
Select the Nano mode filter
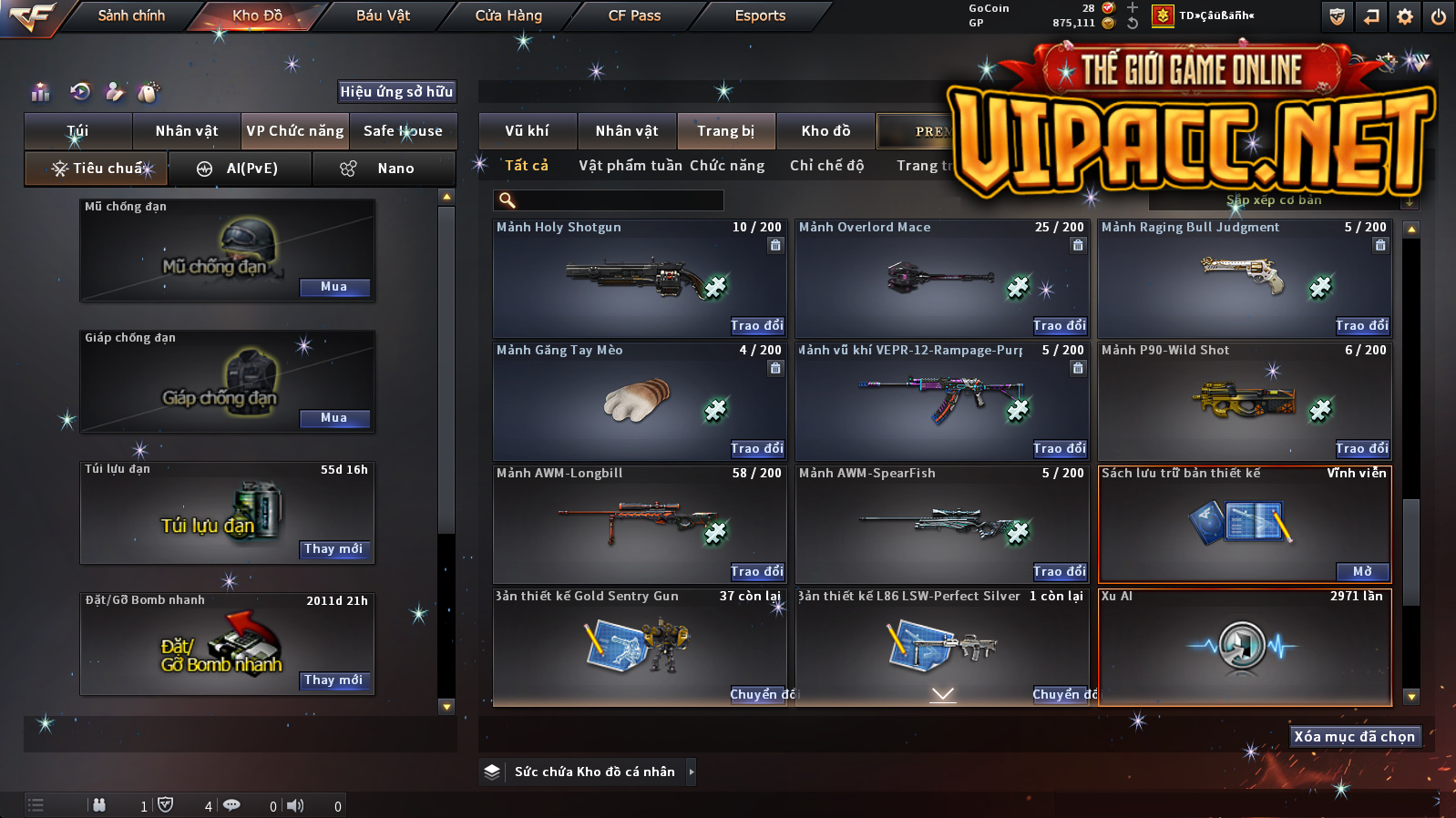point(384,169)
